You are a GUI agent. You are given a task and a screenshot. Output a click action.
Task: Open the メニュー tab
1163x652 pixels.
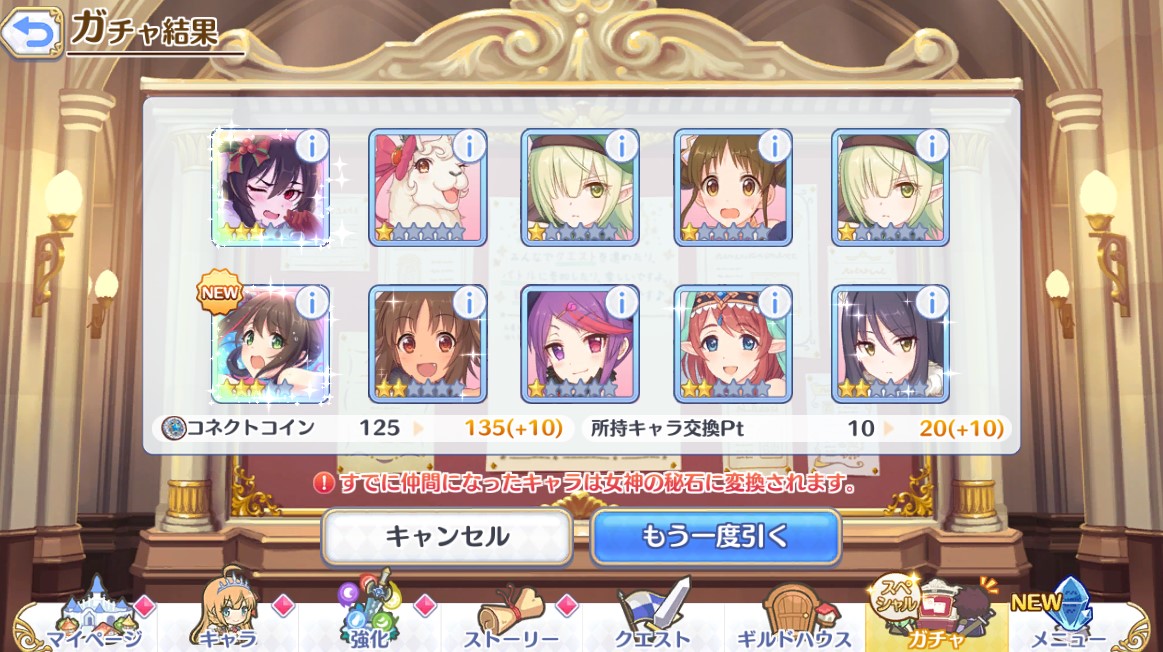(x=1078, y=617)
